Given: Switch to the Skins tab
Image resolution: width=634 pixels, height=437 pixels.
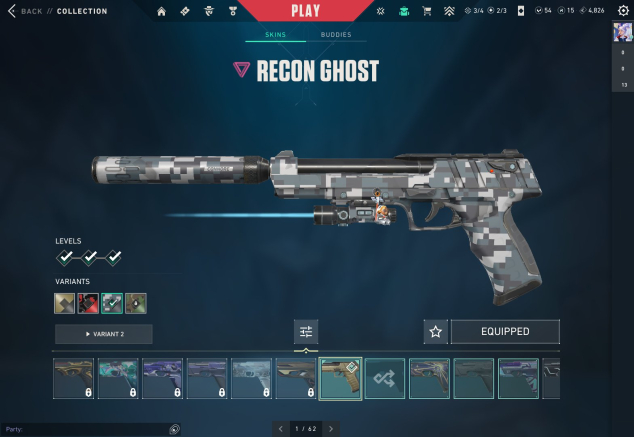Looking at the screenshot, I should [x=275, y=34].
